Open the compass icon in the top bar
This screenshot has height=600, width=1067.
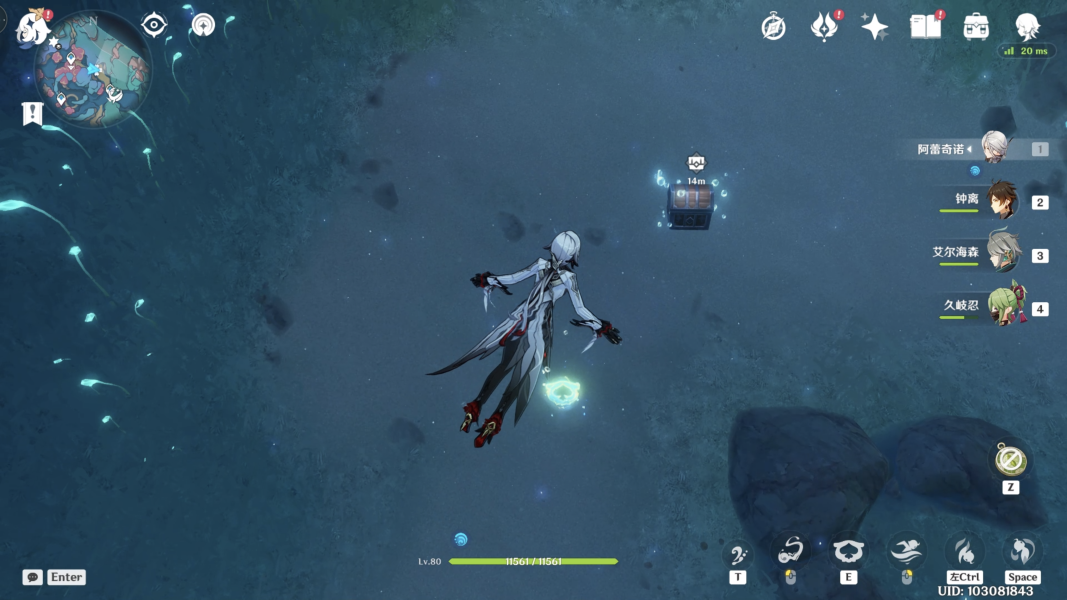(773, 27)
